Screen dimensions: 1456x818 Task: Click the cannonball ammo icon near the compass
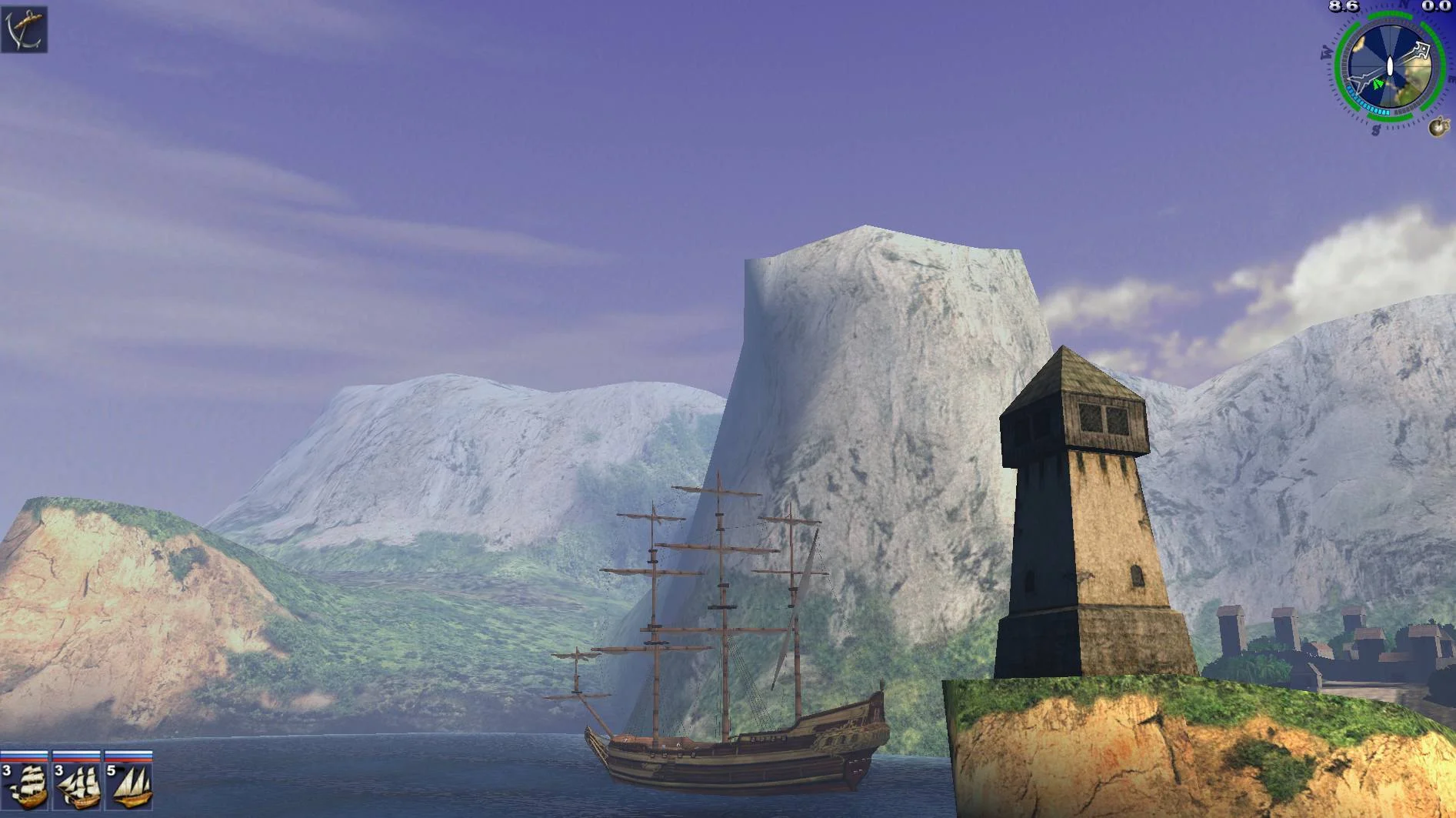[x=1438, y=126]
